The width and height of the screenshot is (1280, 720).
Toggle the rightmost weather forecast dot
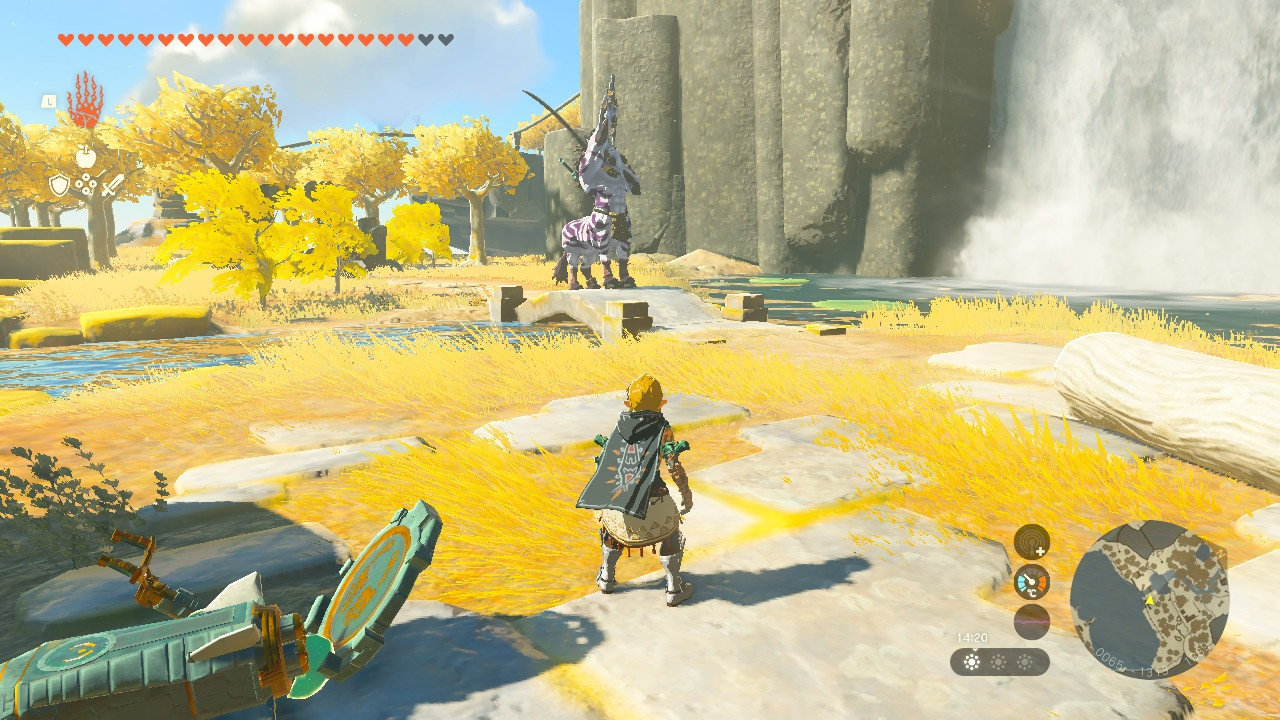tap(1026, 662)
